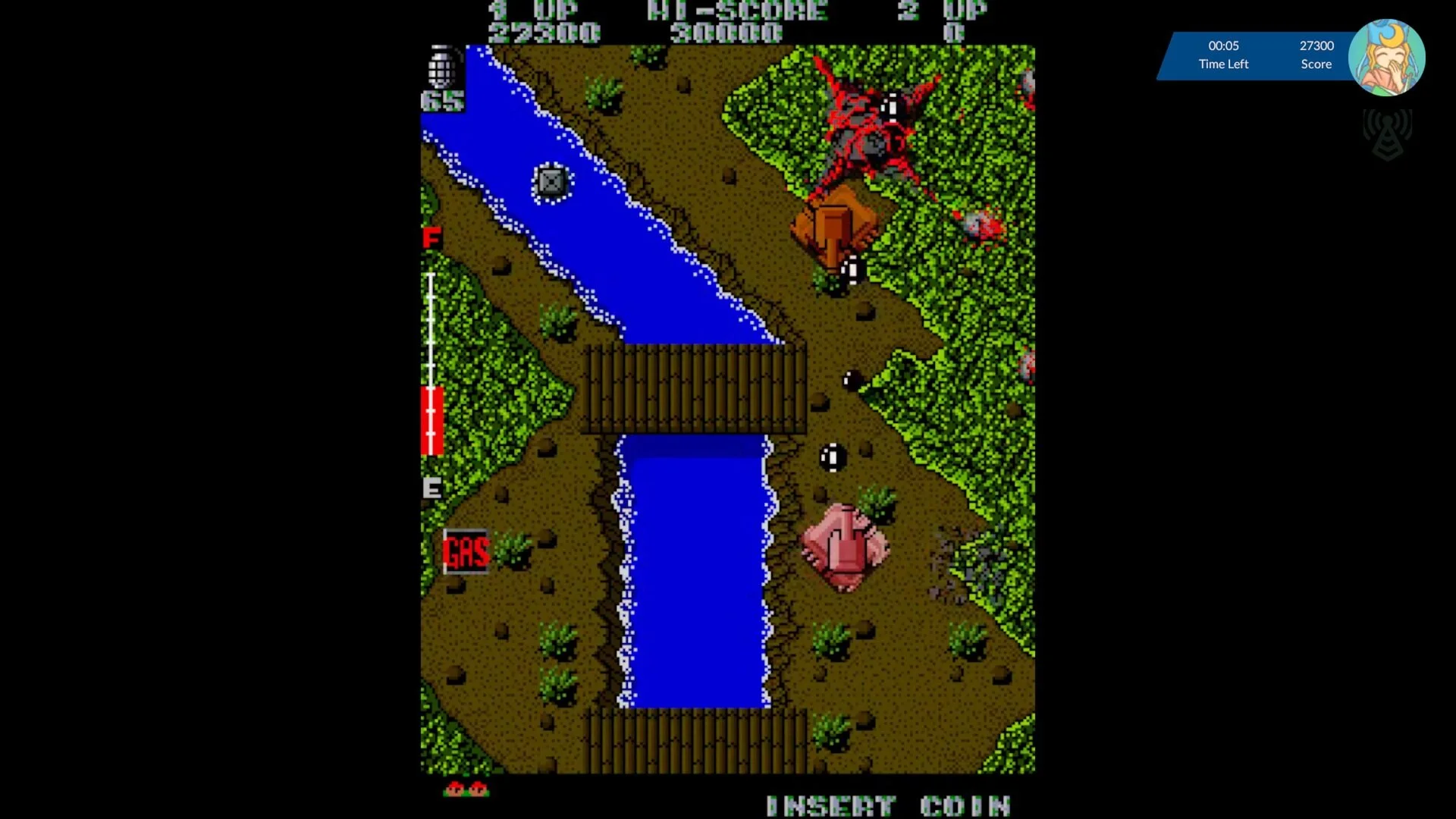Expand the 00:05 Time Left overlay panel
1456x819 pixels.
[x=1223, y=55]
